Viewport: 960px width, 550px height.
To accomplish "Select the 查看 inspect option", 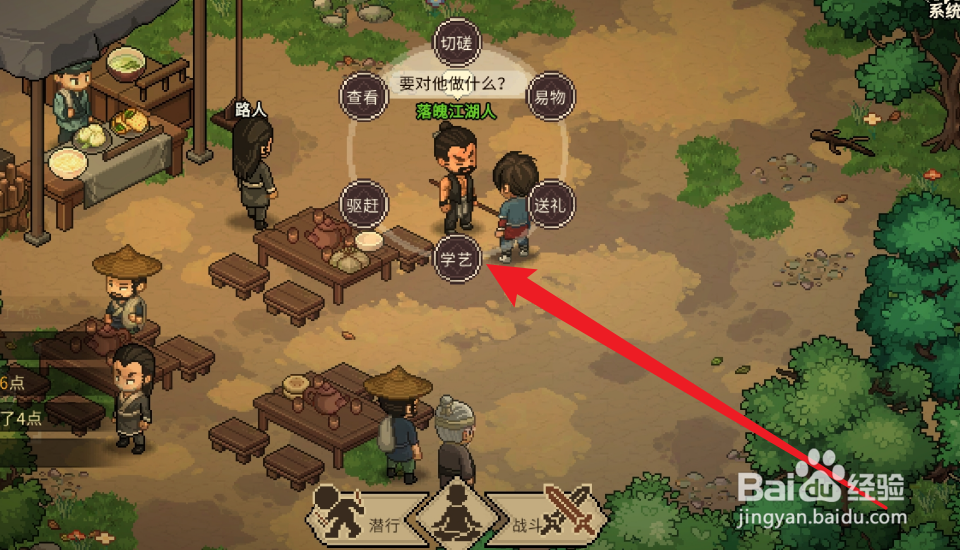I will click(x=363, y=97).
